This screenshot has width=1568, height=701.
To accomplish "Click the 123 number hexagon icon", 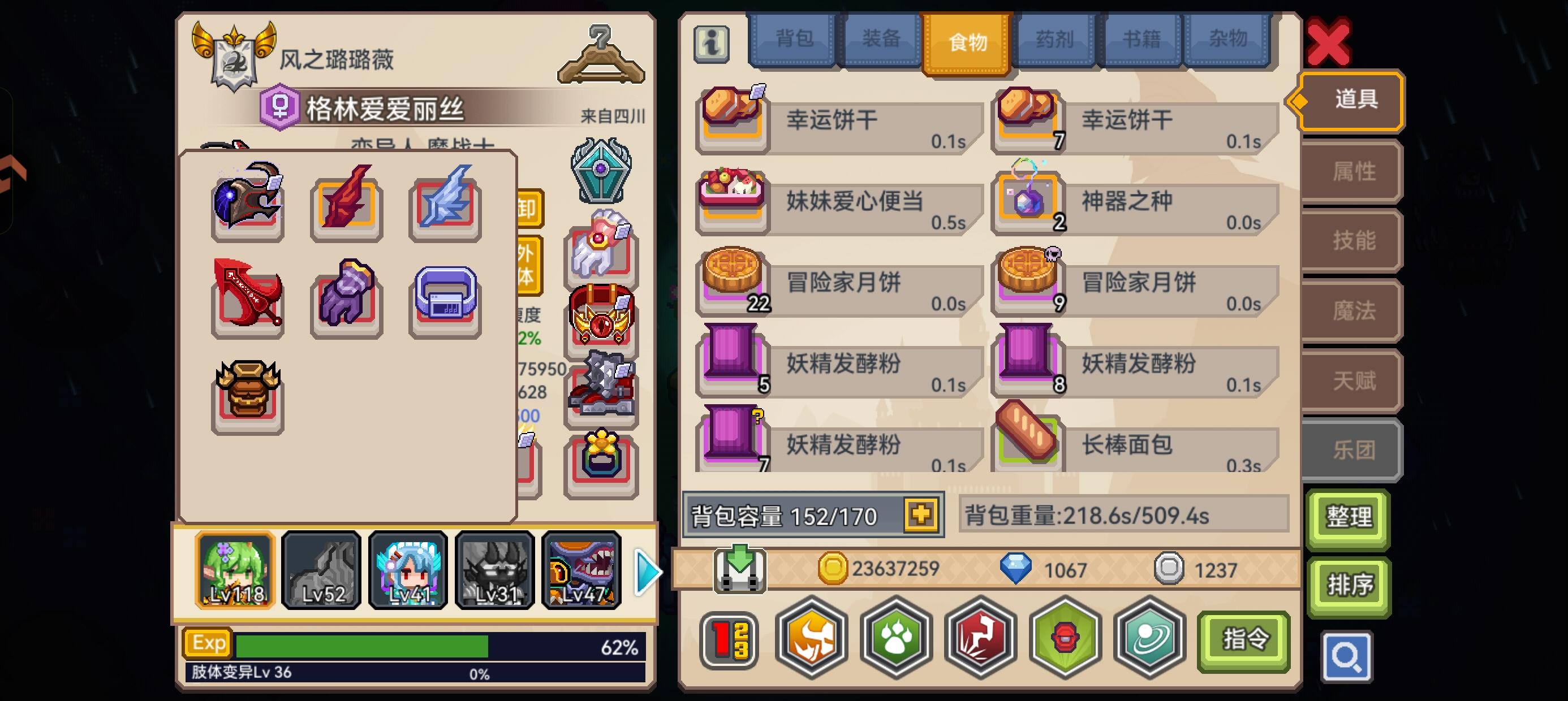I will pyautogui.click(x=729, y=639).
